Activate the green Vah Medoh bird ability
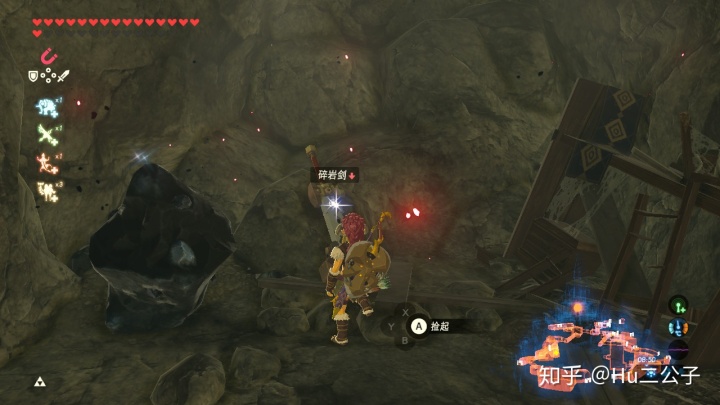Viewport: 720px width, 405px height. [46, 134]
